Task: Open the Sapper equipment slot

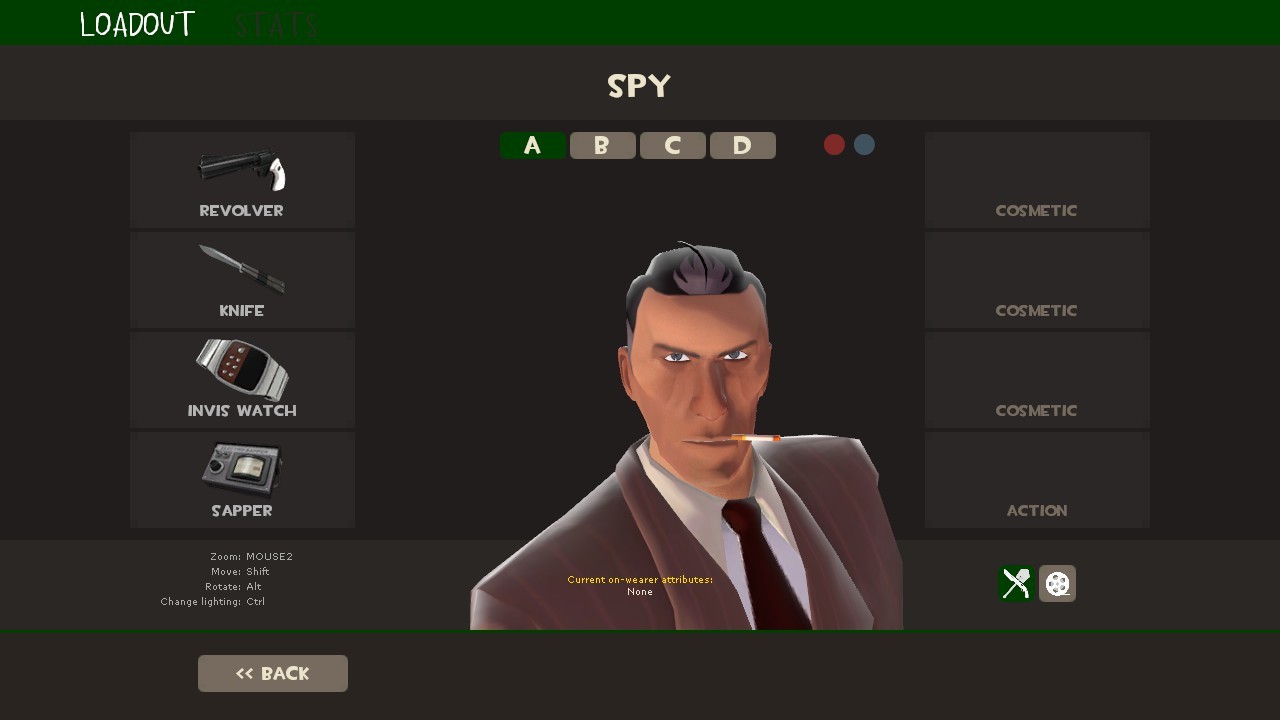Action: (241, 480)
